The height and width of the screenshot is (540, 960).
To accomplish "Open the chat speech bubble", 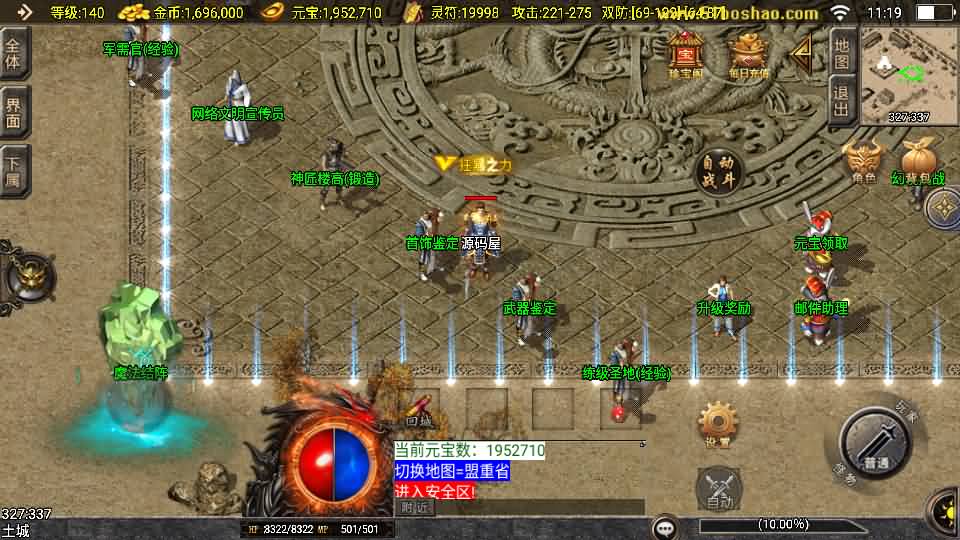I will (664, 526).
